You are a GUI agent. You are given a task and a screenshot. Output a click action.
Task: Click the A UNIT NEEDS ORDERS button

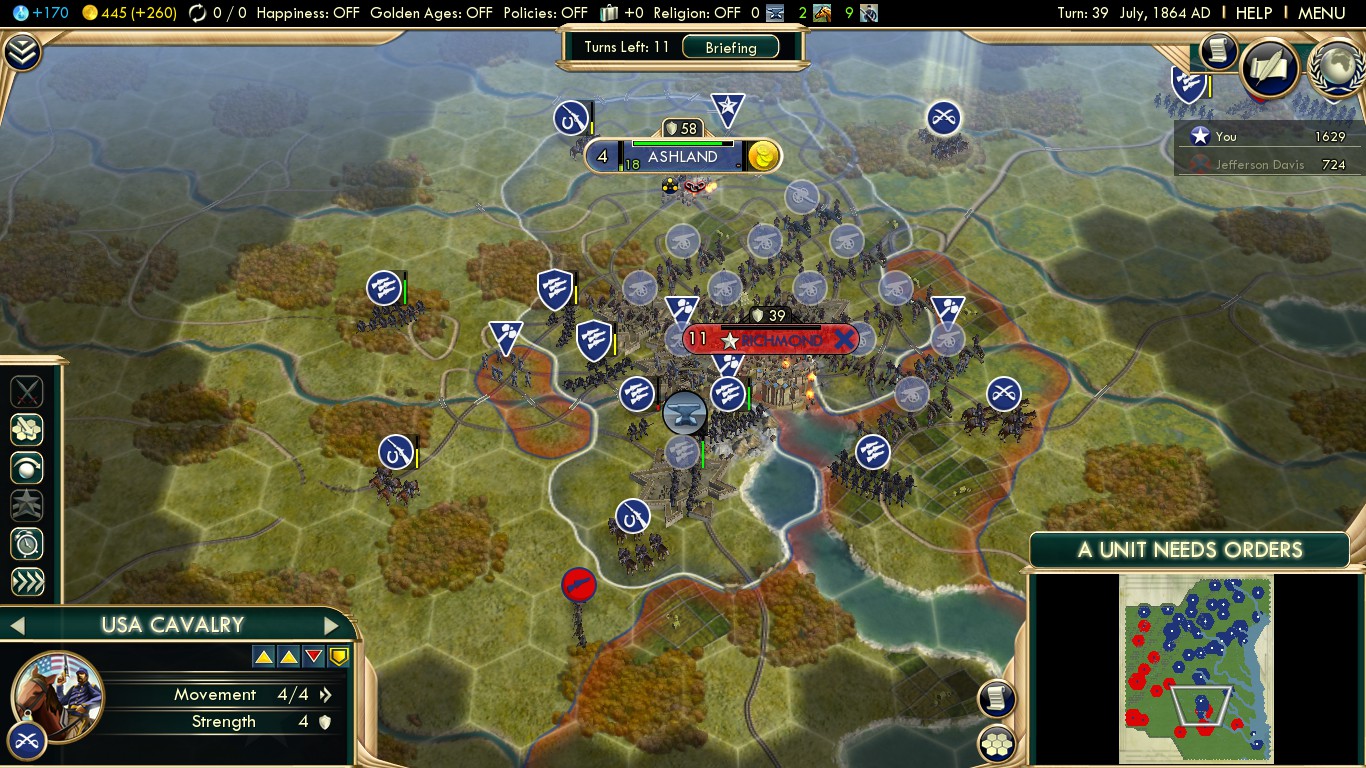[1189, 550]
